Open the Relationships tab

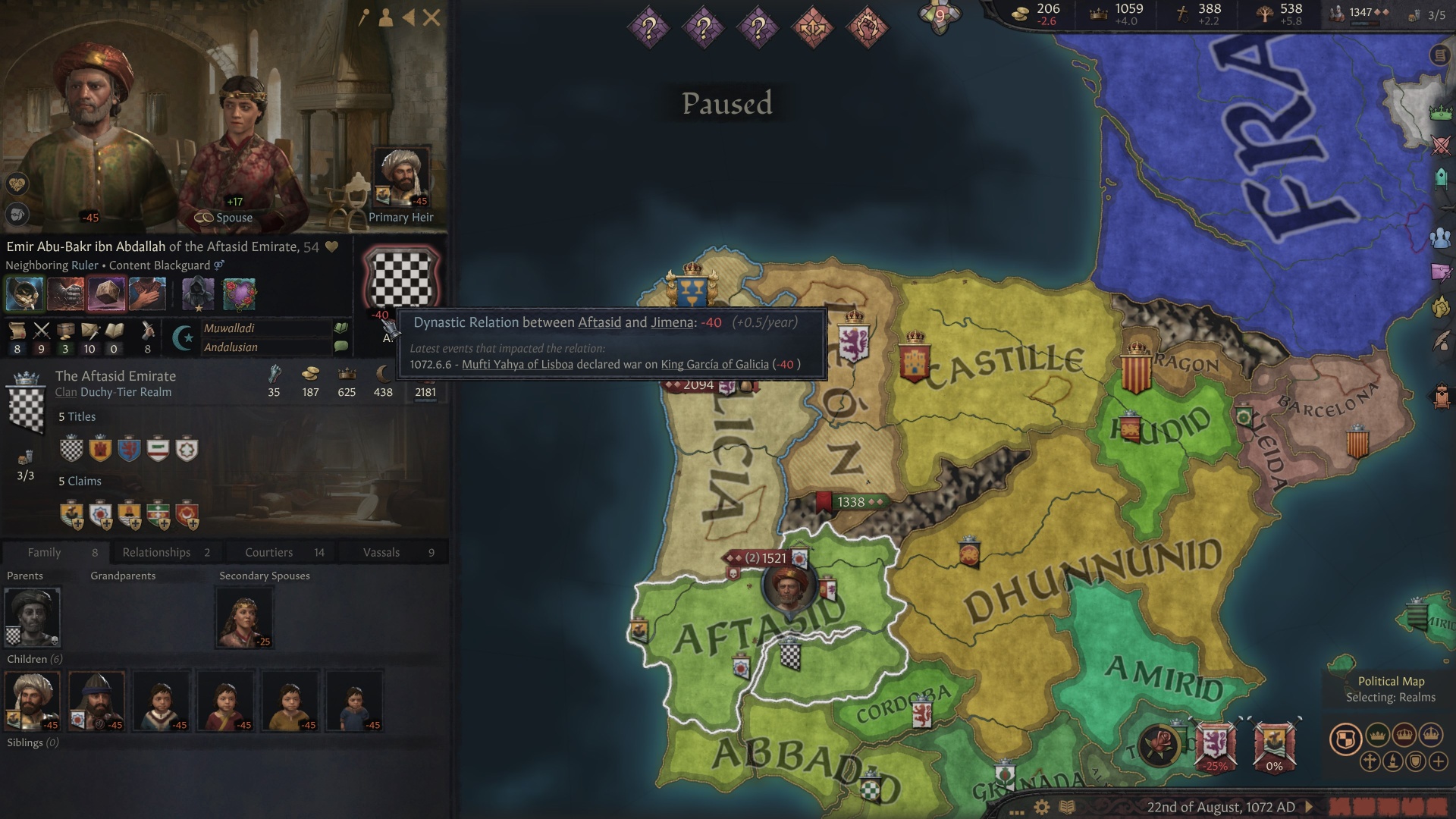[157, 552]
